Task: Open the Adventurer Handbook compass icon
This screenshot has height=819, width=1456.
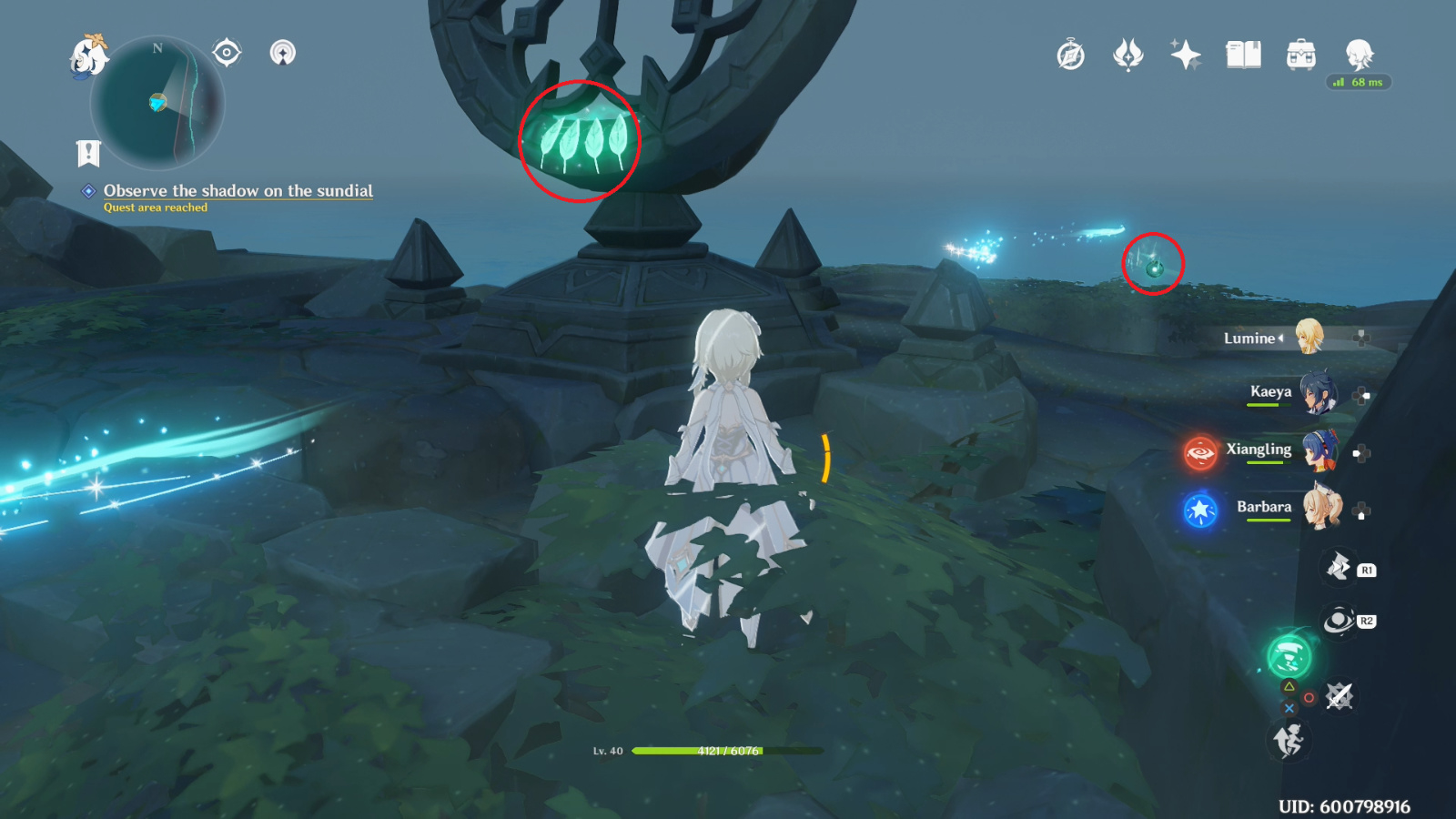Action: point(1069,55)
